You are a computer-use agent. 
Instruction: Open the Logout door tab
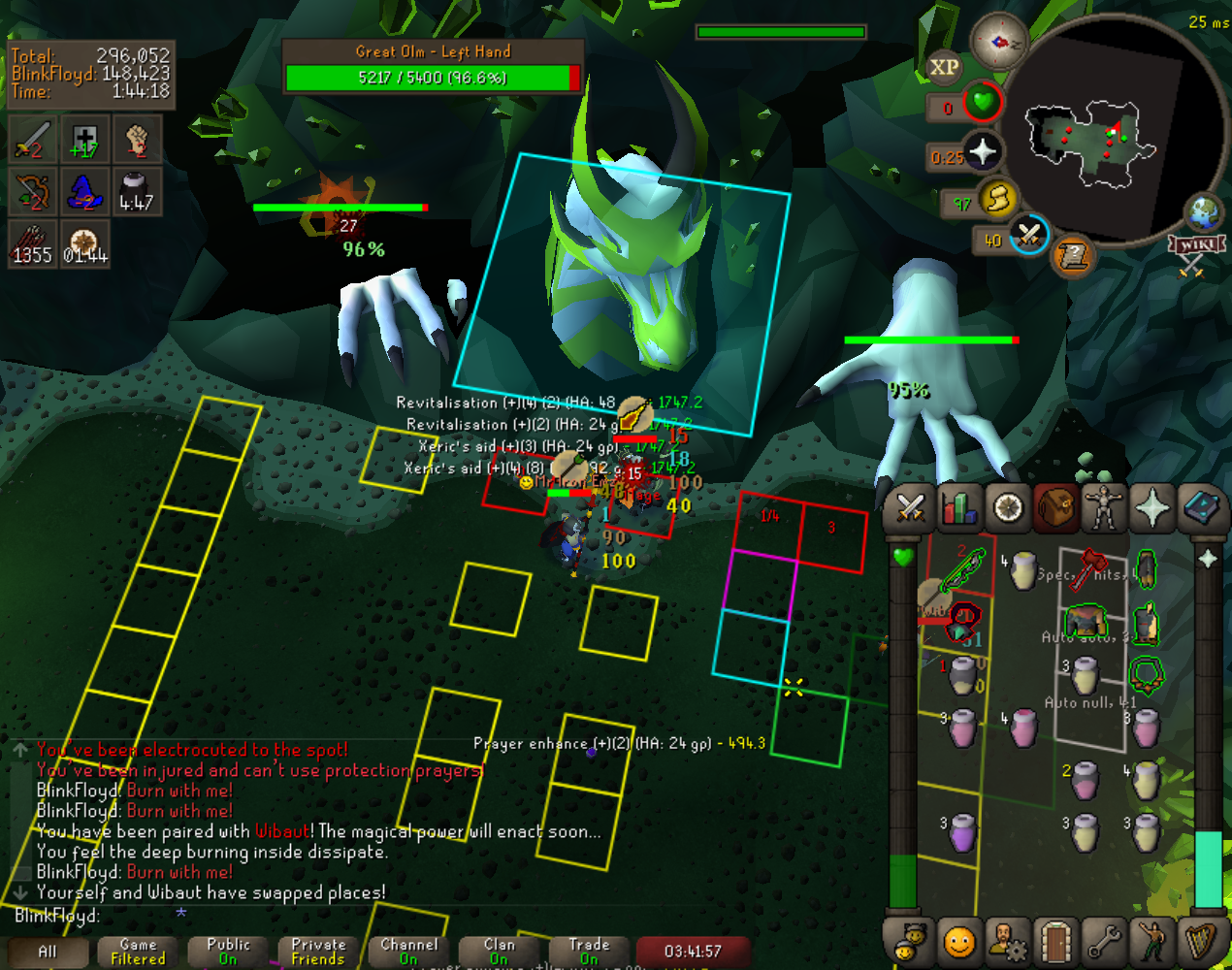tap(1055, 941)
